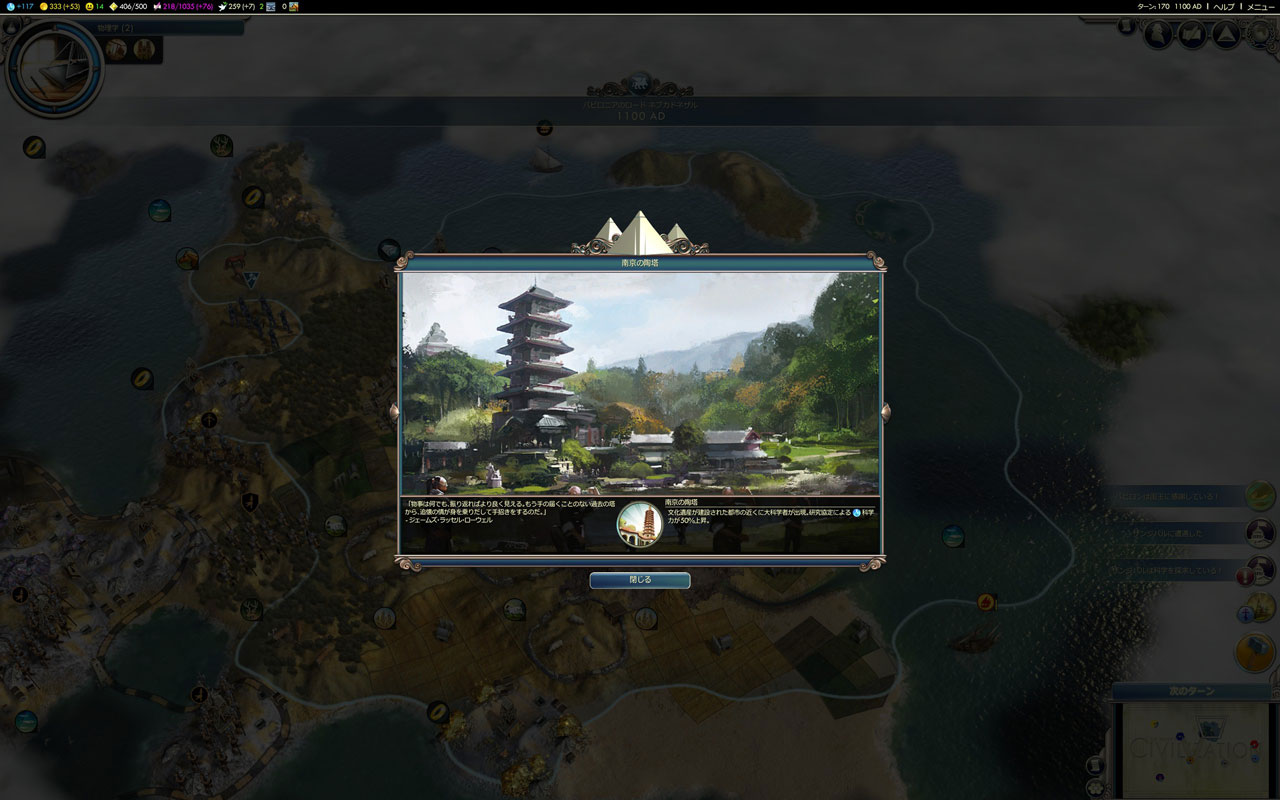Open the small scroll icon beside the top-right buttons
The width and height of the screenshot is (1280, 800).
[1126, 27]
